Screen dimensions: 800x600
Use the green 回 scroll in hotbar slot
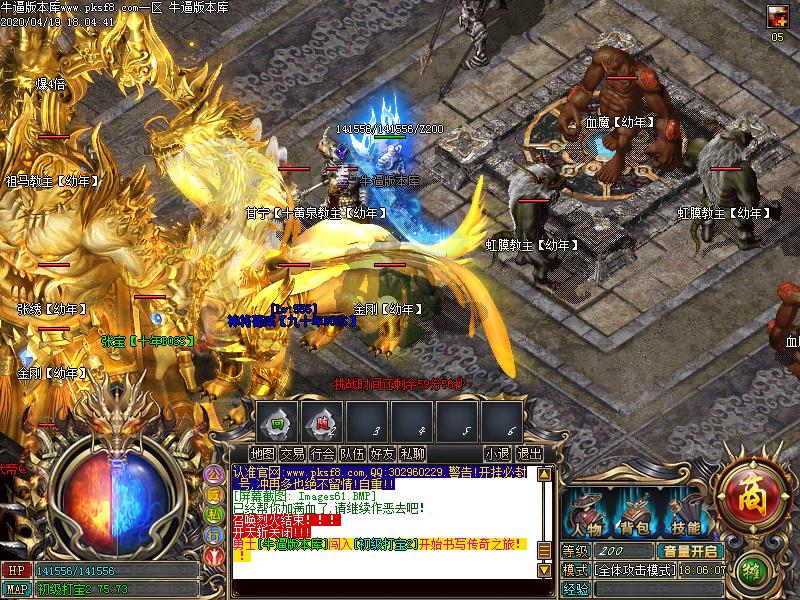[x=278, y=424]
